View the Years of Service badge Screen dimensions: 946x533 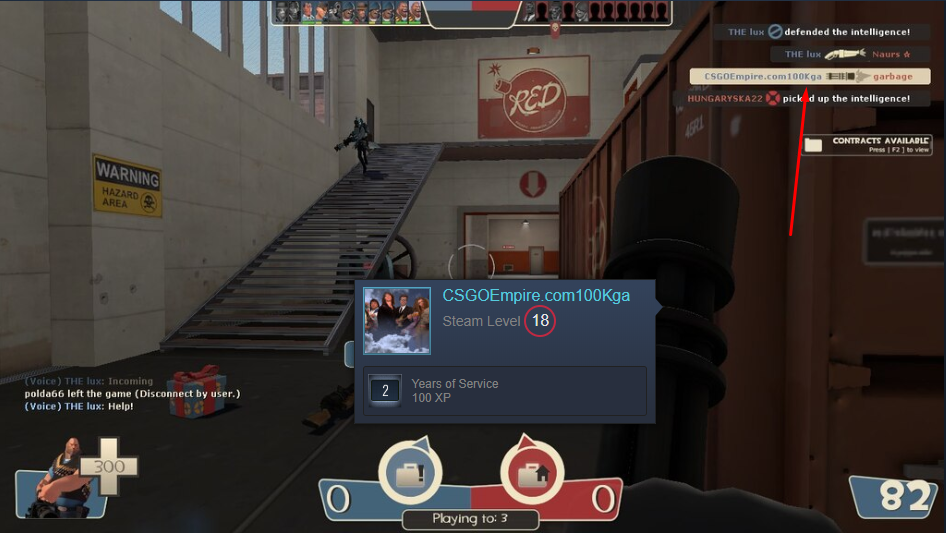[385, 391]
